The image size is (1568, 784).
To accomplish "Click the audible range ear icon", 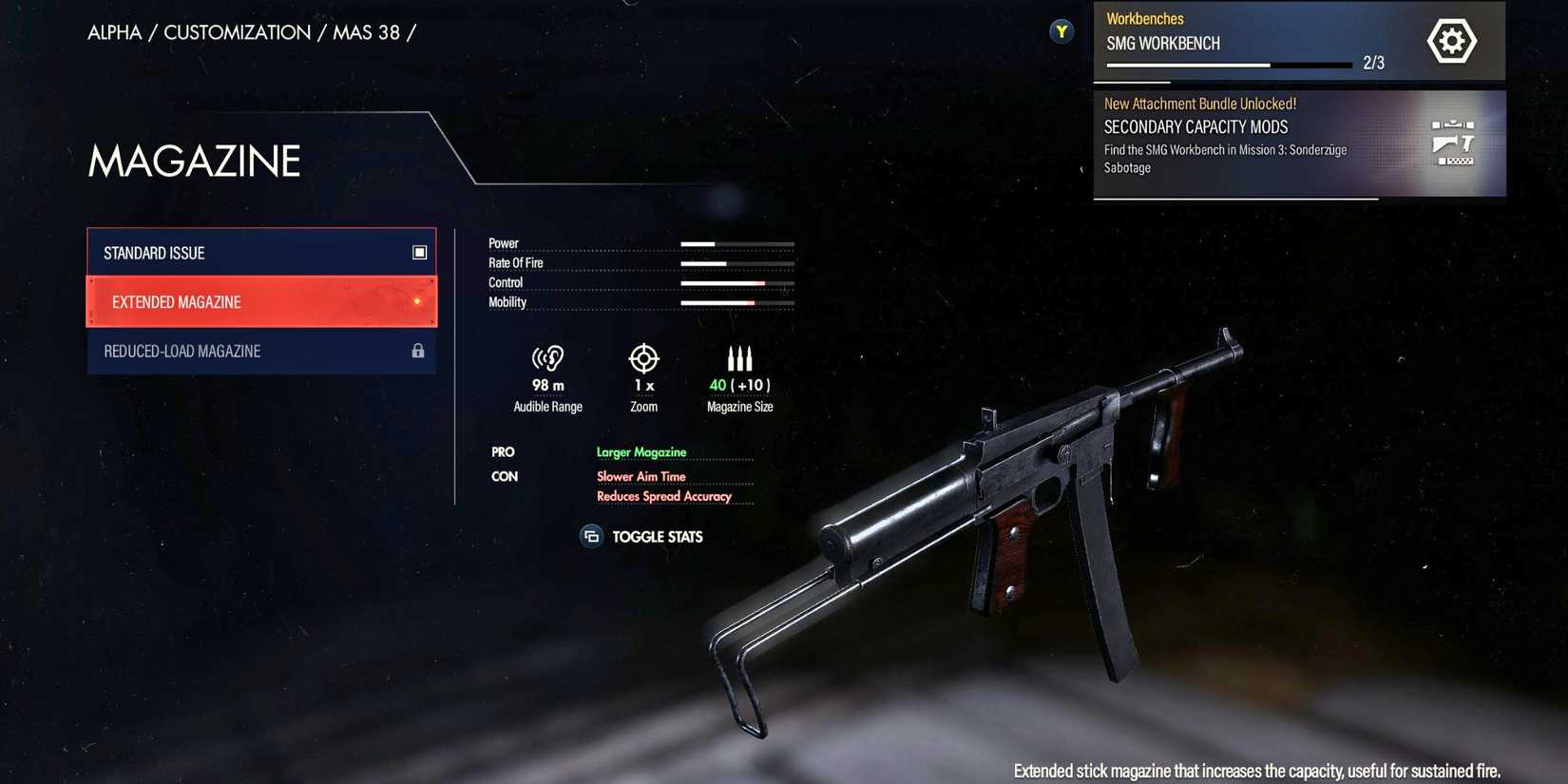I will [x=548, y=358].
